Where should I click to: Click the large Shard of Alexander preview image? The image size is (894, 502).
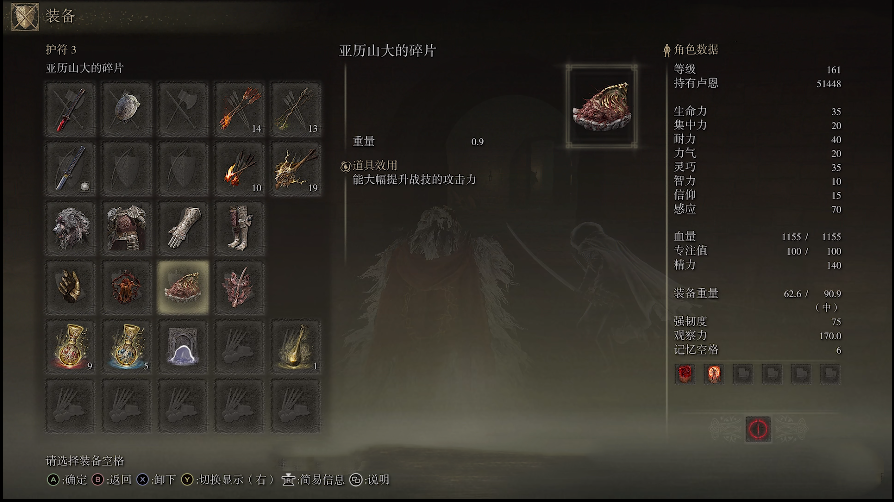pos(602,107)
